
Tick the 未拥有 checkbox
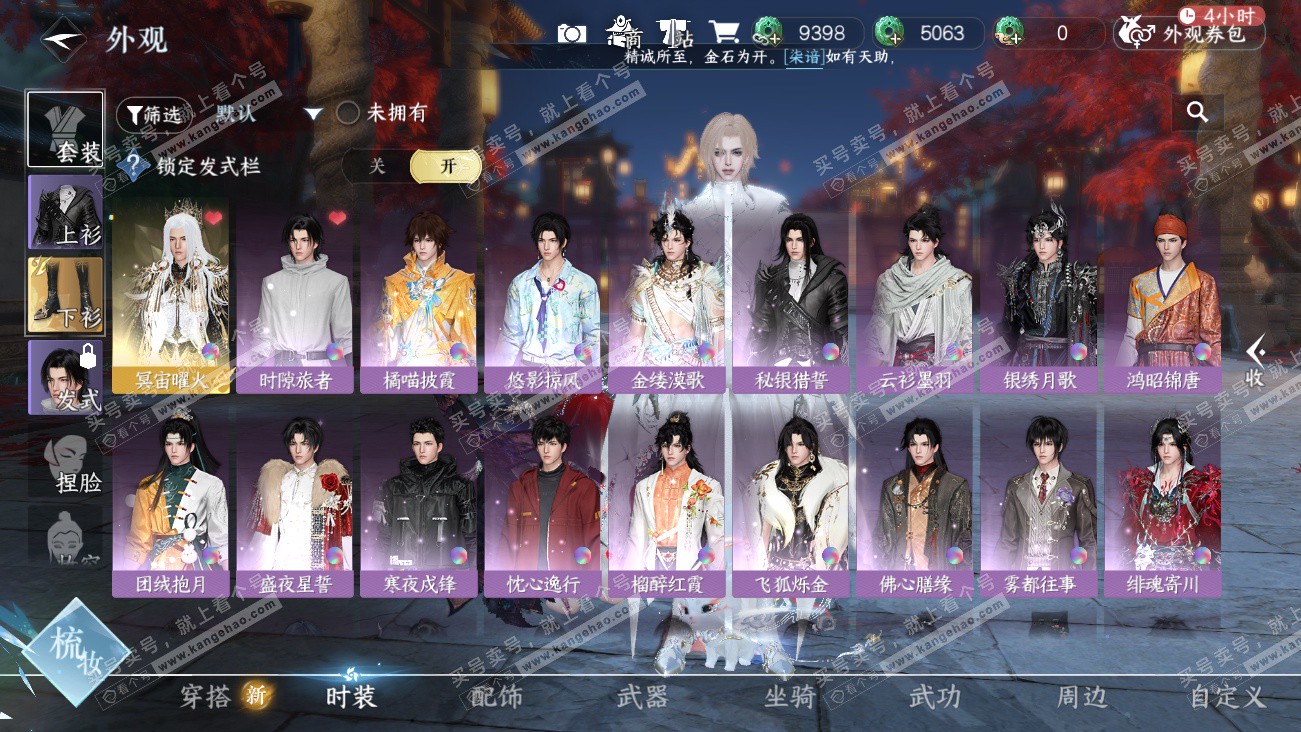348,113
